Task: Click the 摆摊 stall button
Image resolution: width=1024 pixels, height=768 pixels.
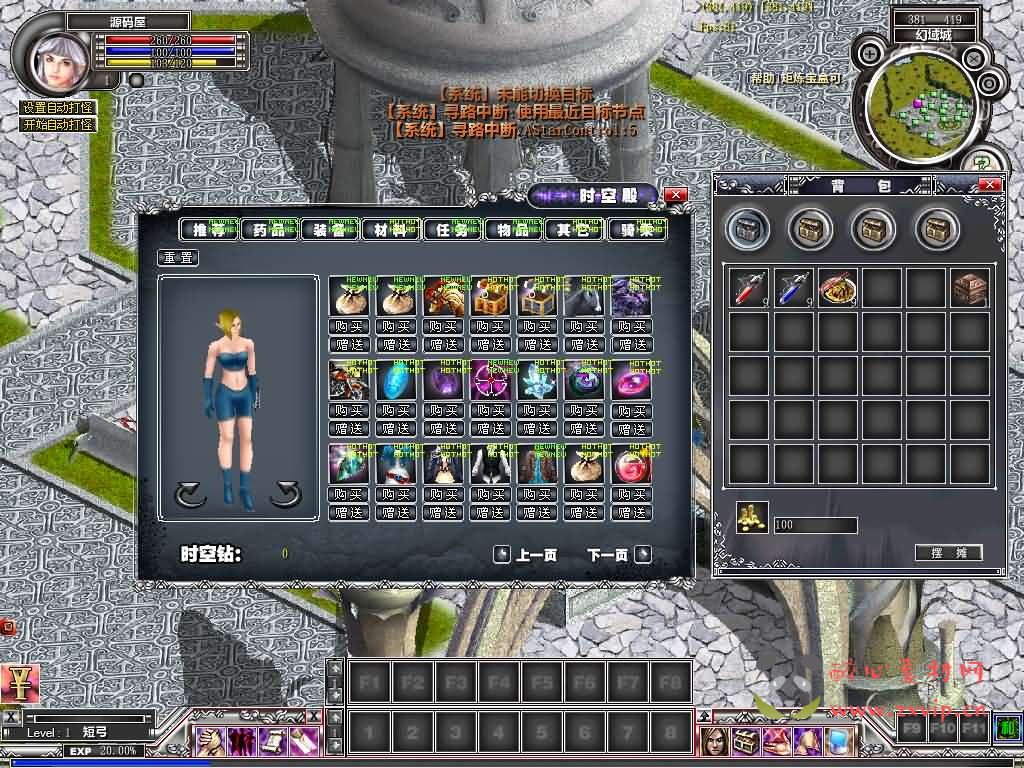Action: click(x=948, y=553)
